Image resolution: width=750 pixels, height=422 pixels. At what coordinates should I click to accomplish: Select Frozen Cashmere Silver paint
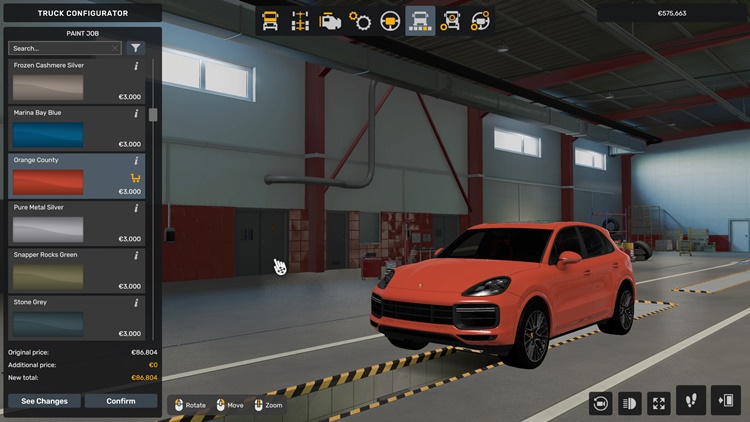click(48, 87)
